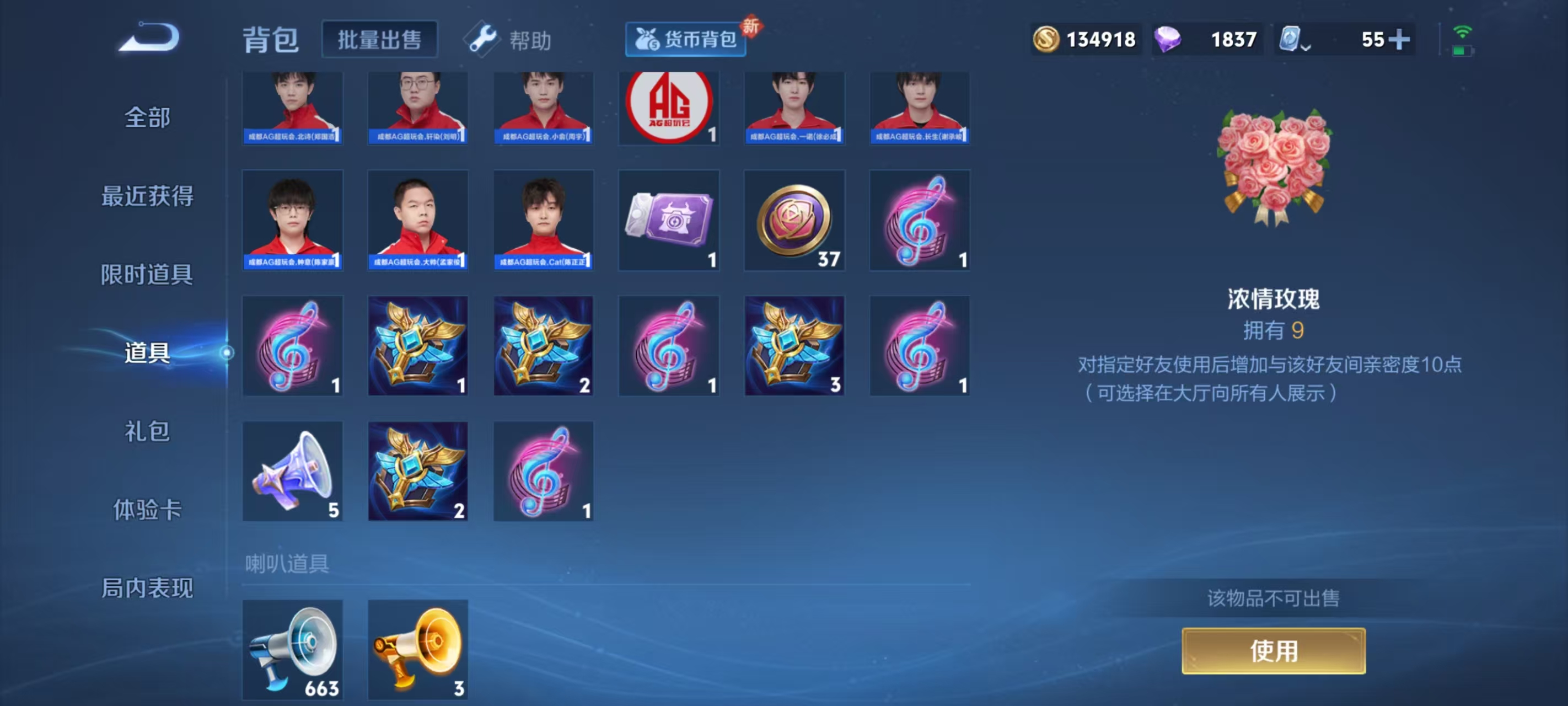Open the 货币背包 currency bag
The height and width of the screenshot is (706, 1568).
coord(685,40)
